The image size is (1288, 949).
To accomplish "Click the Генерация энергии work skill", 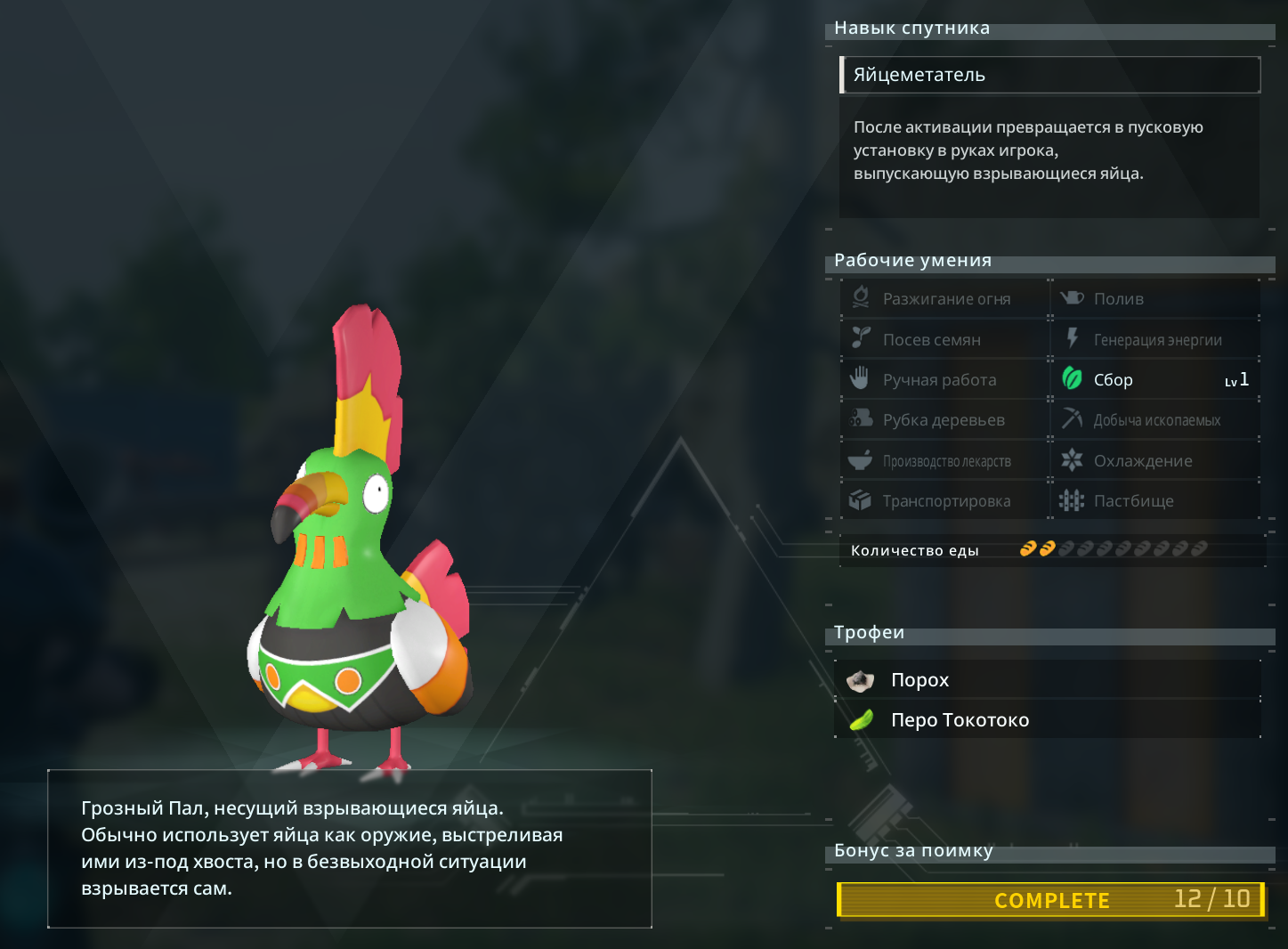I will click(x=1154, y=339).
